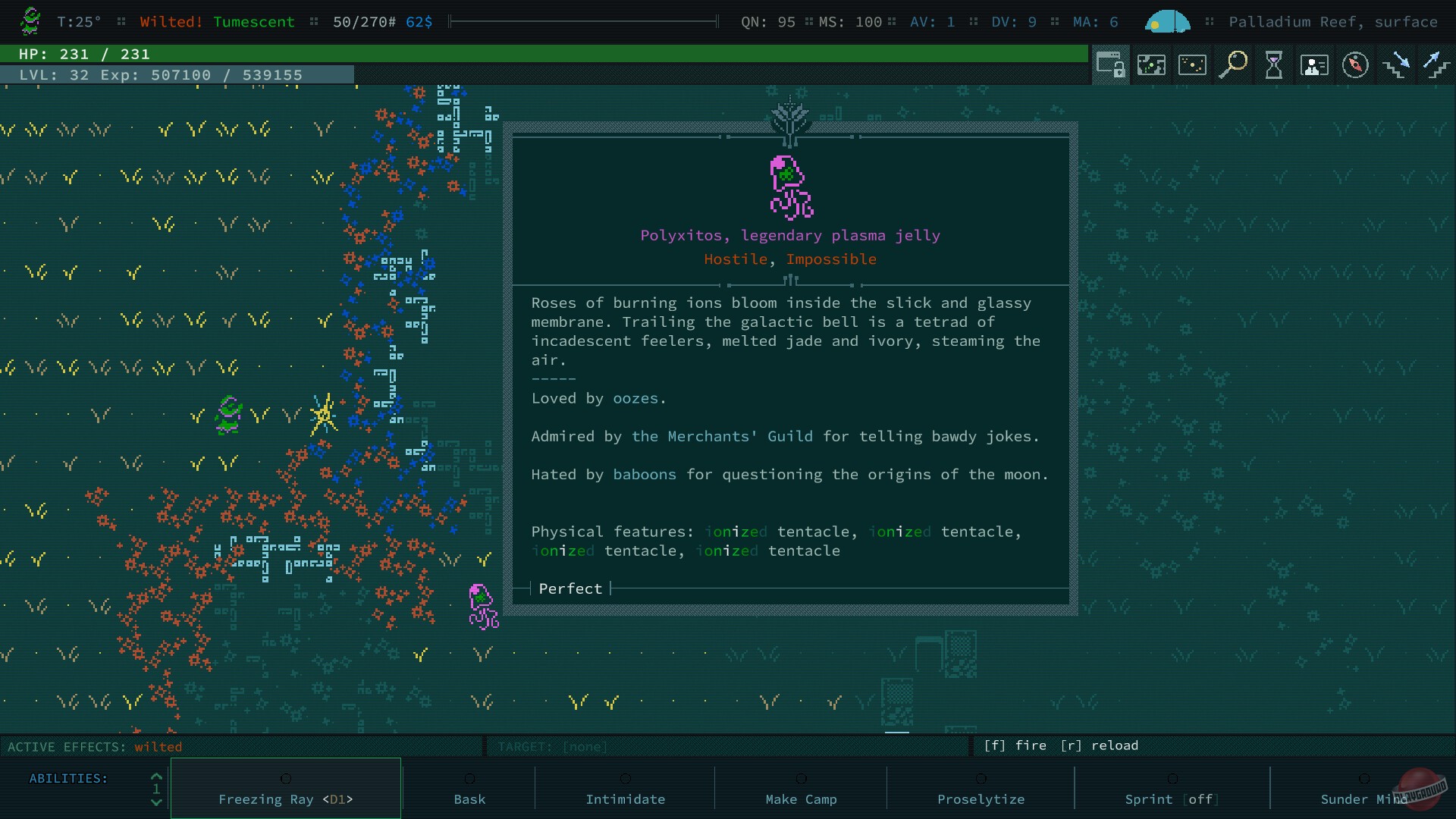Toggle the circle above the Bask ability
This screenshot has height=819, width=1456.
click(x=469, y=779)
